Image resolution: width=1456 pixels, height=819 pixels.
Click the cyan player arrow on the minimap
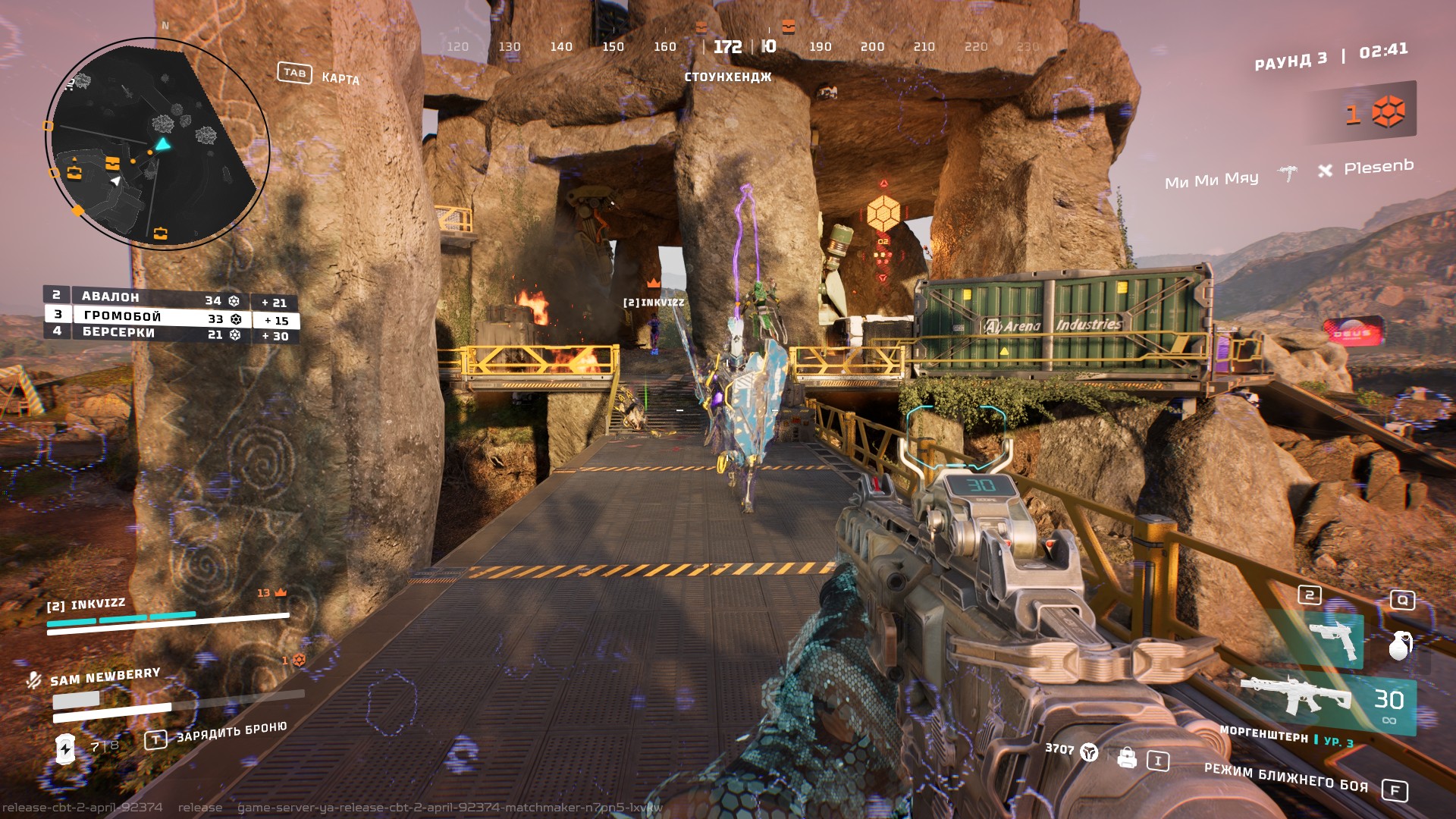pos(162,144)
